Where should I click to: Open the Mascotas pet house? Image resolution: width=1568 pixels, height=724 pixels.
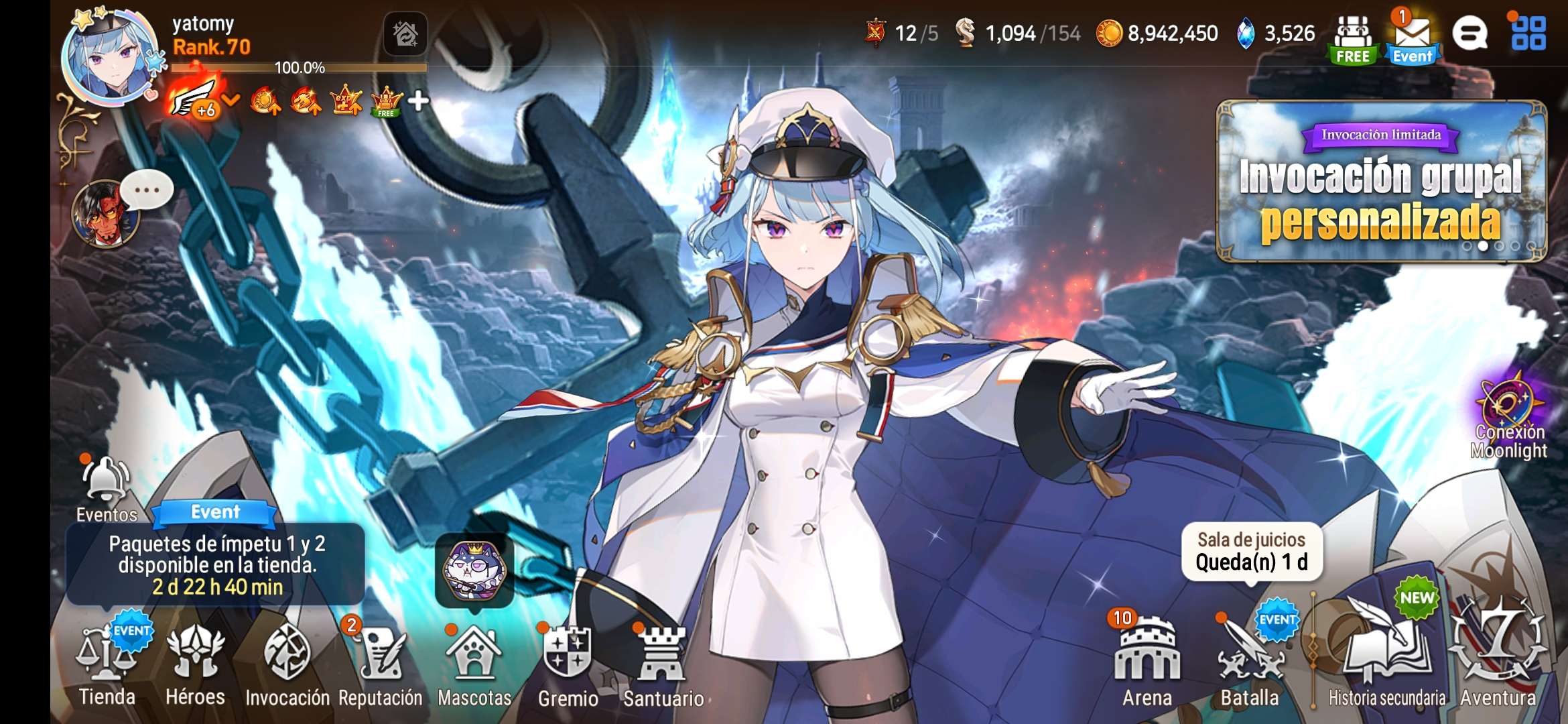pyautogui.click(x=474, y=664)
